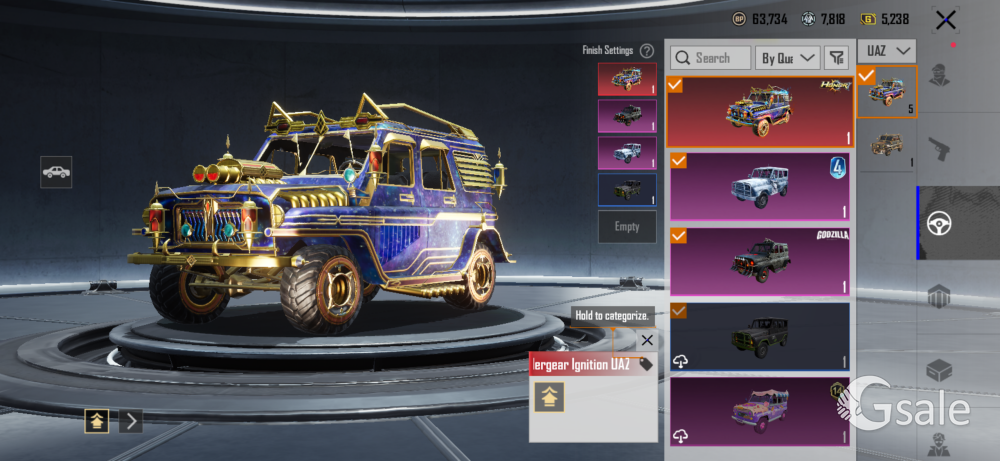The height and width of the screenshot is (461, 1000).
Task: Select the white UAZ skin with badge 4
Action: coord(760,186)
